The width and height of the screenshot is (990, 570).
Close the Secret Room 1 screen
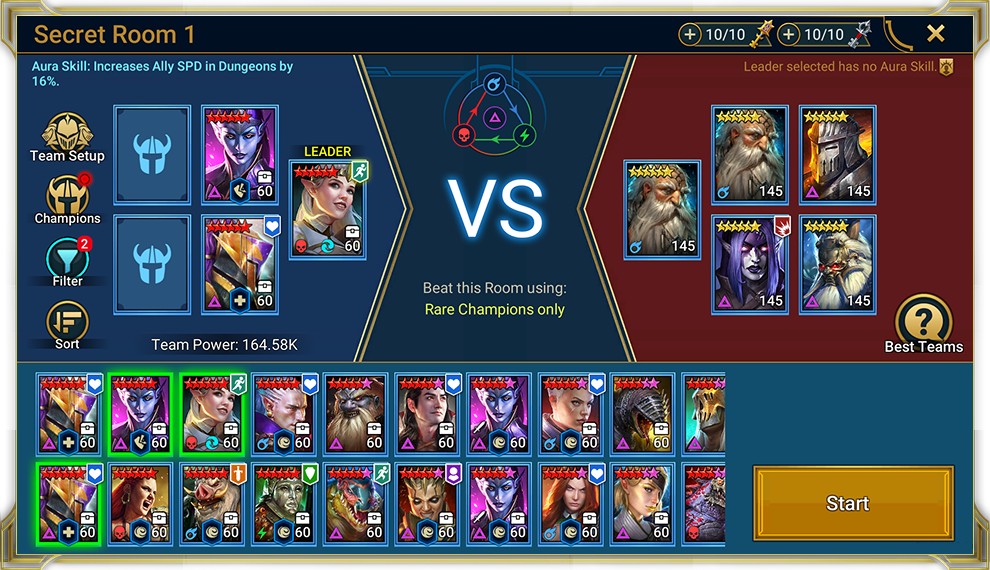(935, 34)
